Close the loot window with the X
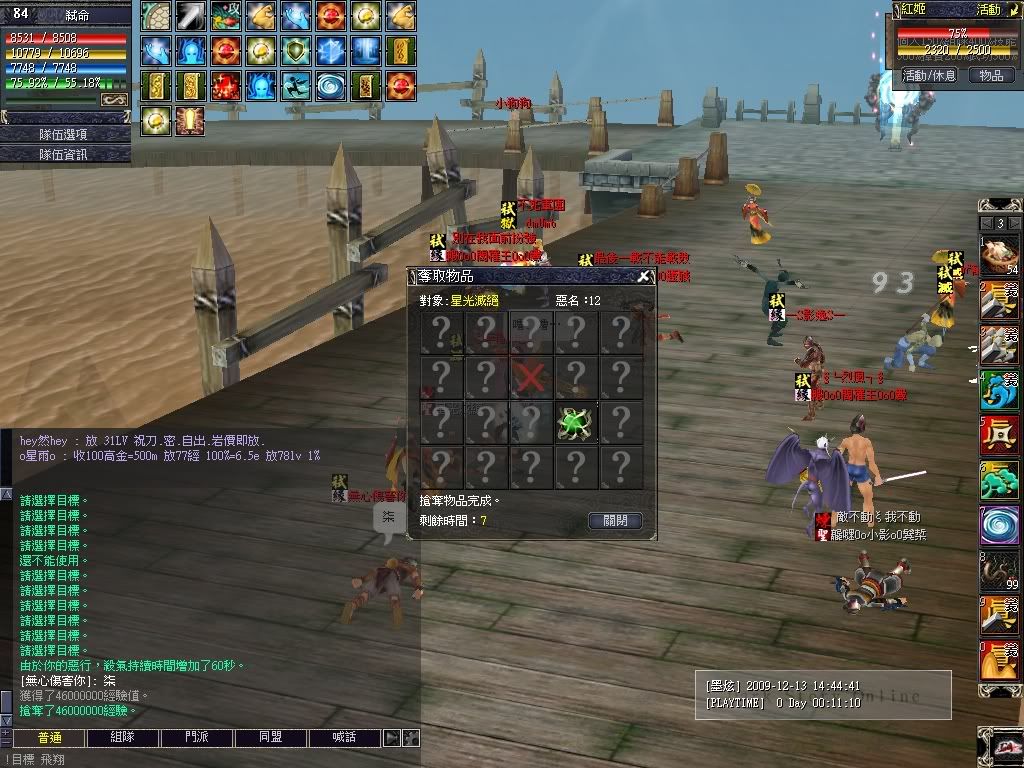Screen dimensions: 1024x768 pyautogui.click(x=644, y=277)
